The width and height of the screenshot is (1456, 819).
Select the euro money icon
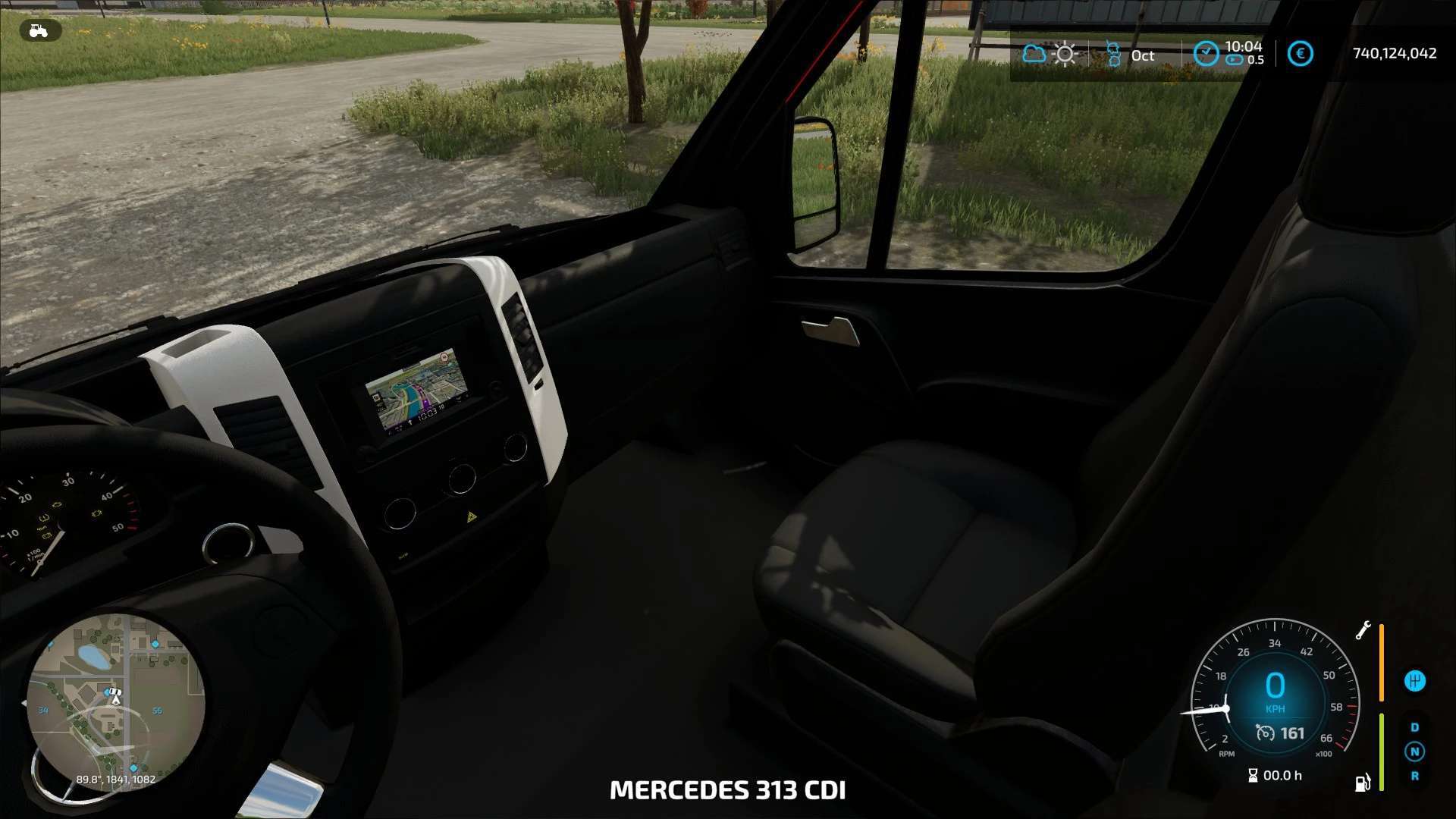click(x=1300, y=54)
